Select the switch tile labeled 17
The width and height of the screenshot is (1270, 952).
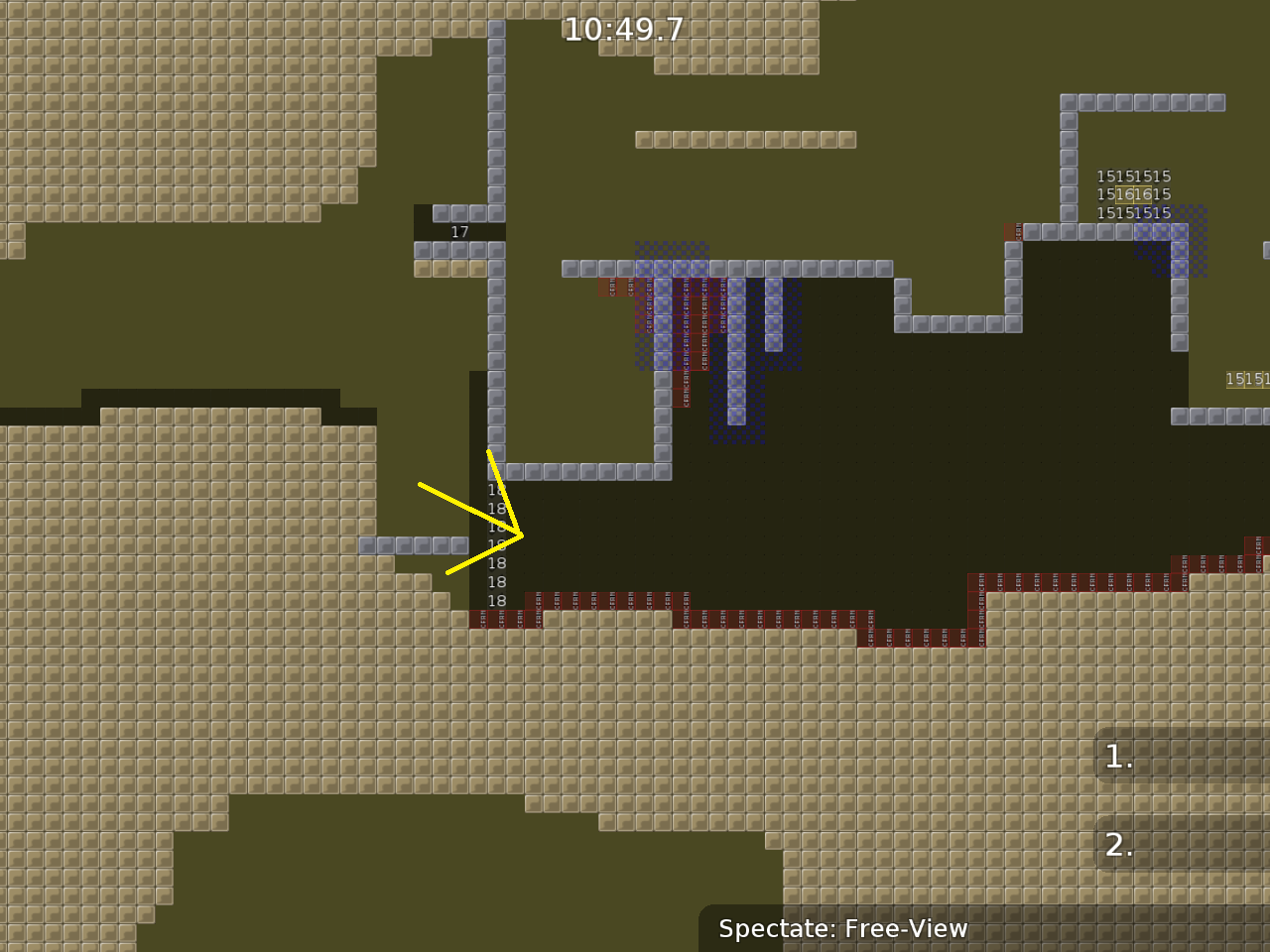[459, 231]
